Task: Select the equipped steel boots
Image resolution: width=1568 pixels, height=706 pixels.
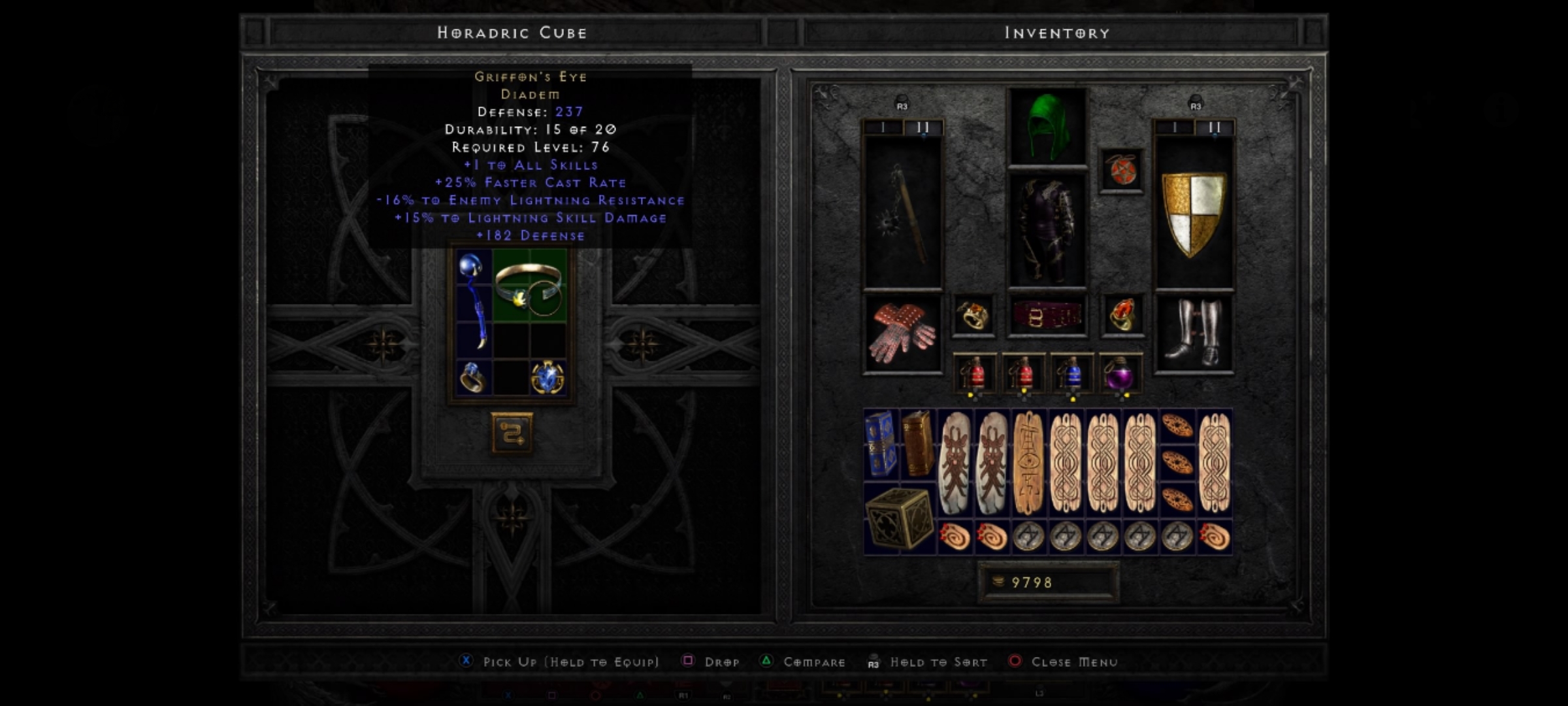Action: point(1194,333)
